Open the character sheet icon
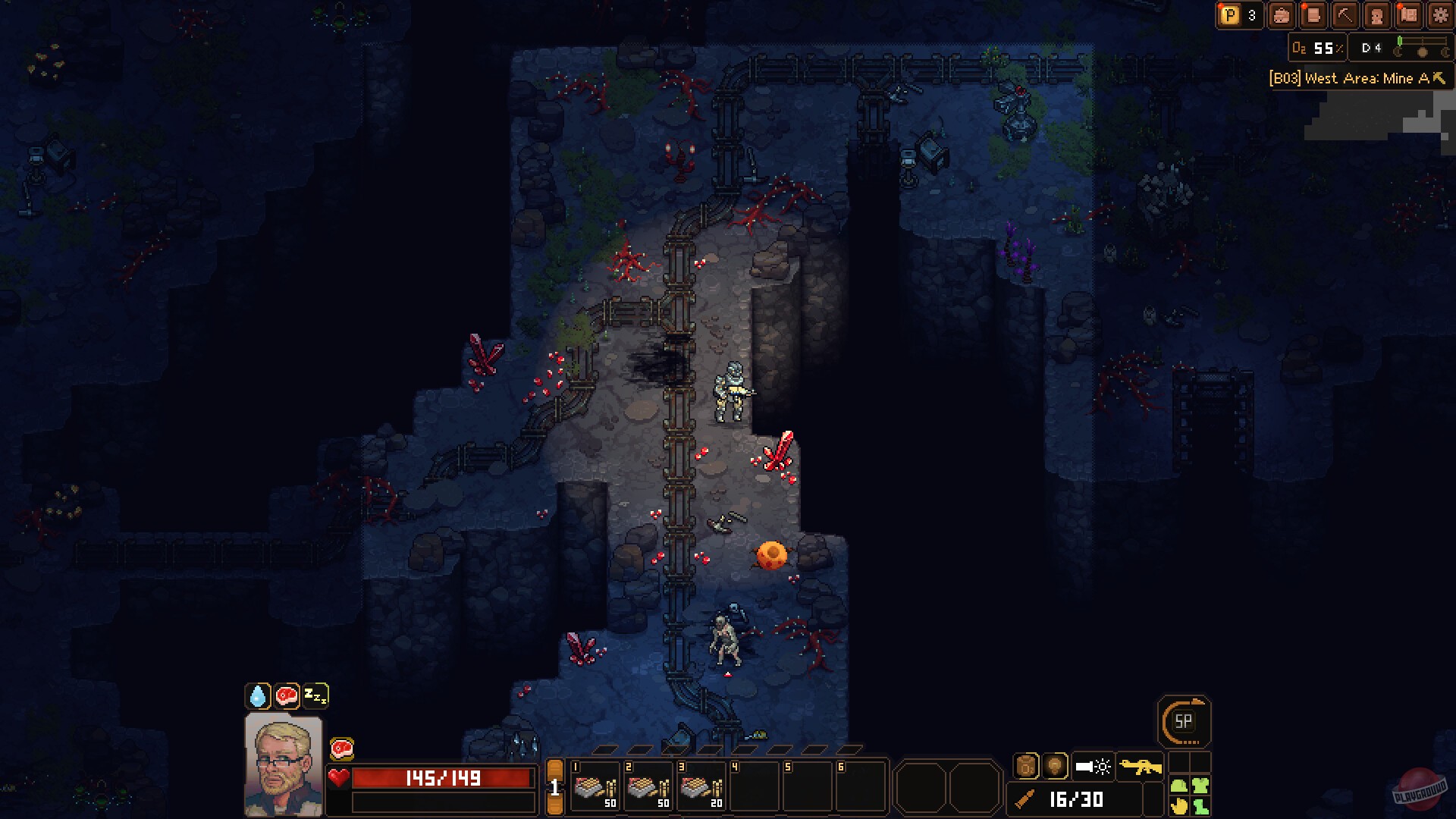The width and height of the screenshot is (1456, 819). click(1376, 15)
